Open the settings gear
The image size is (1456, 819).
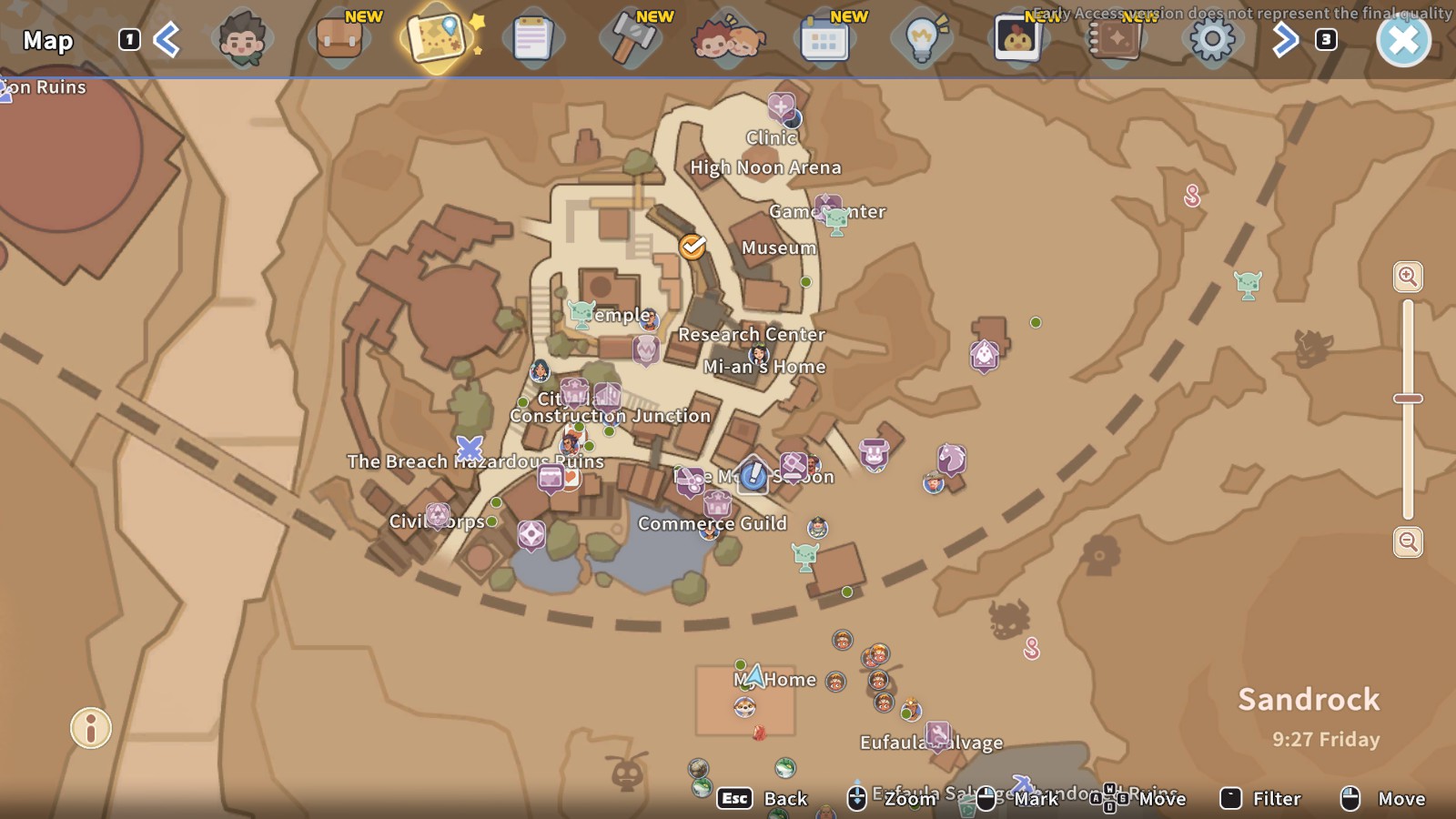[x=1211, y=41]
